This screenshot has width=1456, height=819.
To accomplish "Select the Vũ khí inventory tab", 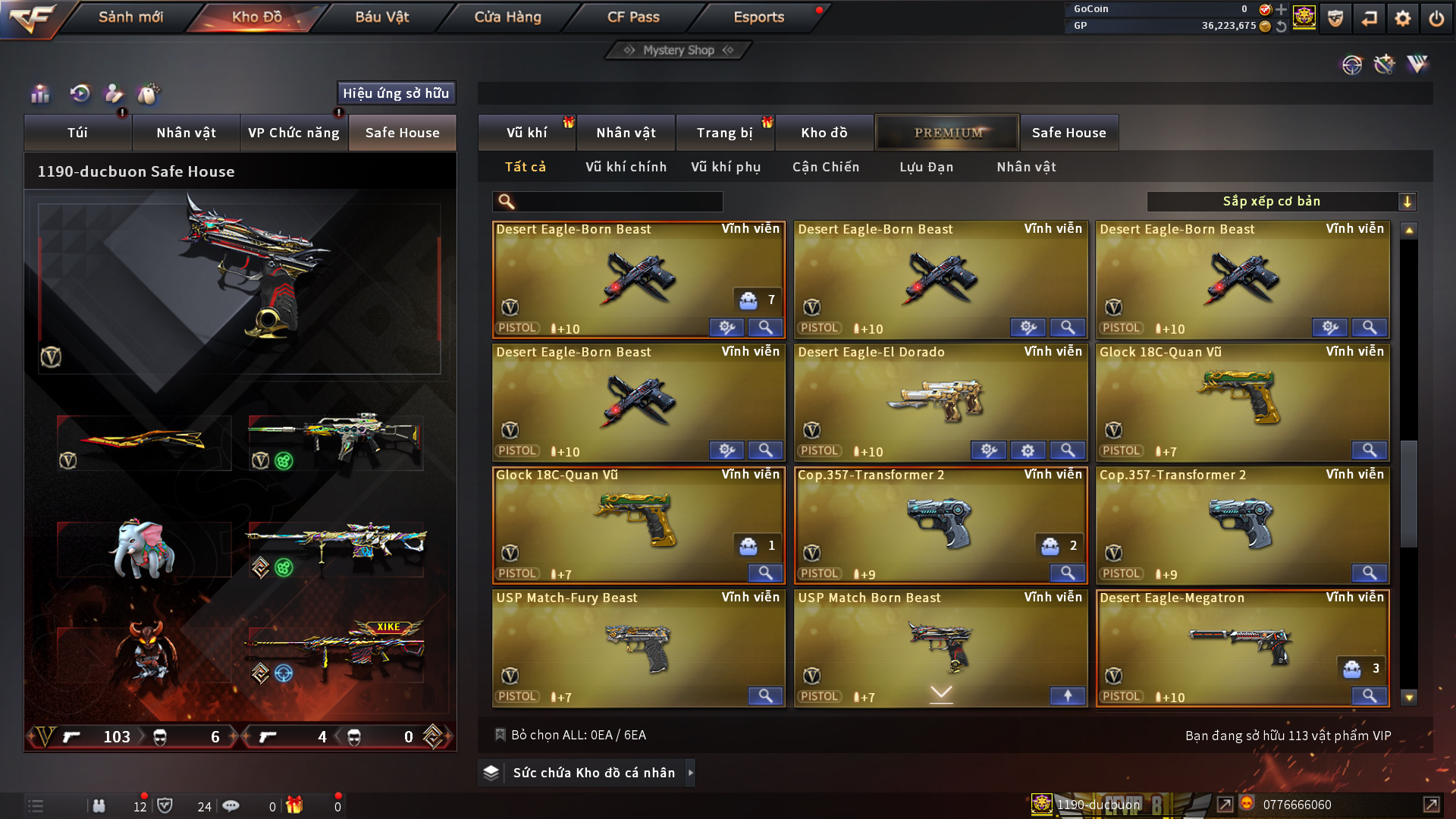I will 526,133.
